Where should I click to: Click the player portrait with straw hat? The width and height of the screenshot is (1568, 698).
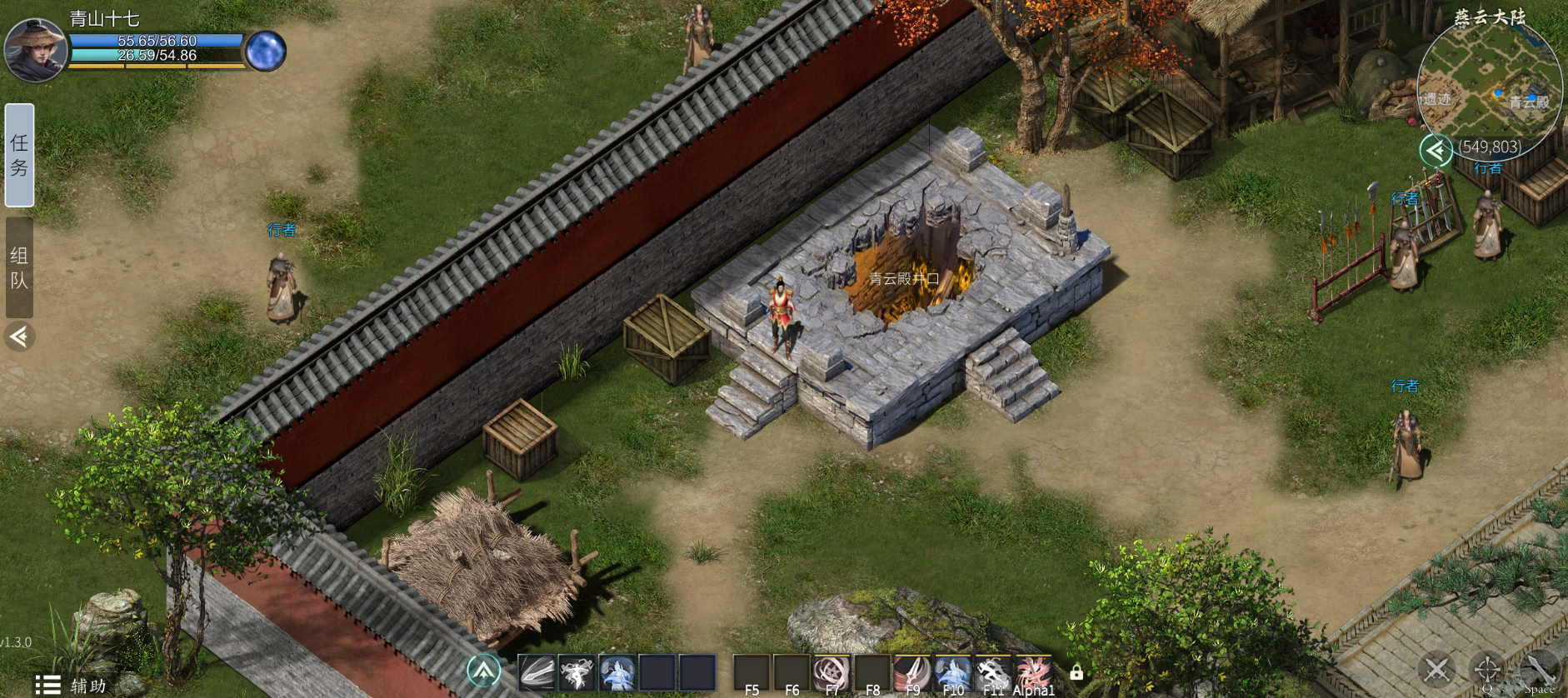(x=35, y=49)
